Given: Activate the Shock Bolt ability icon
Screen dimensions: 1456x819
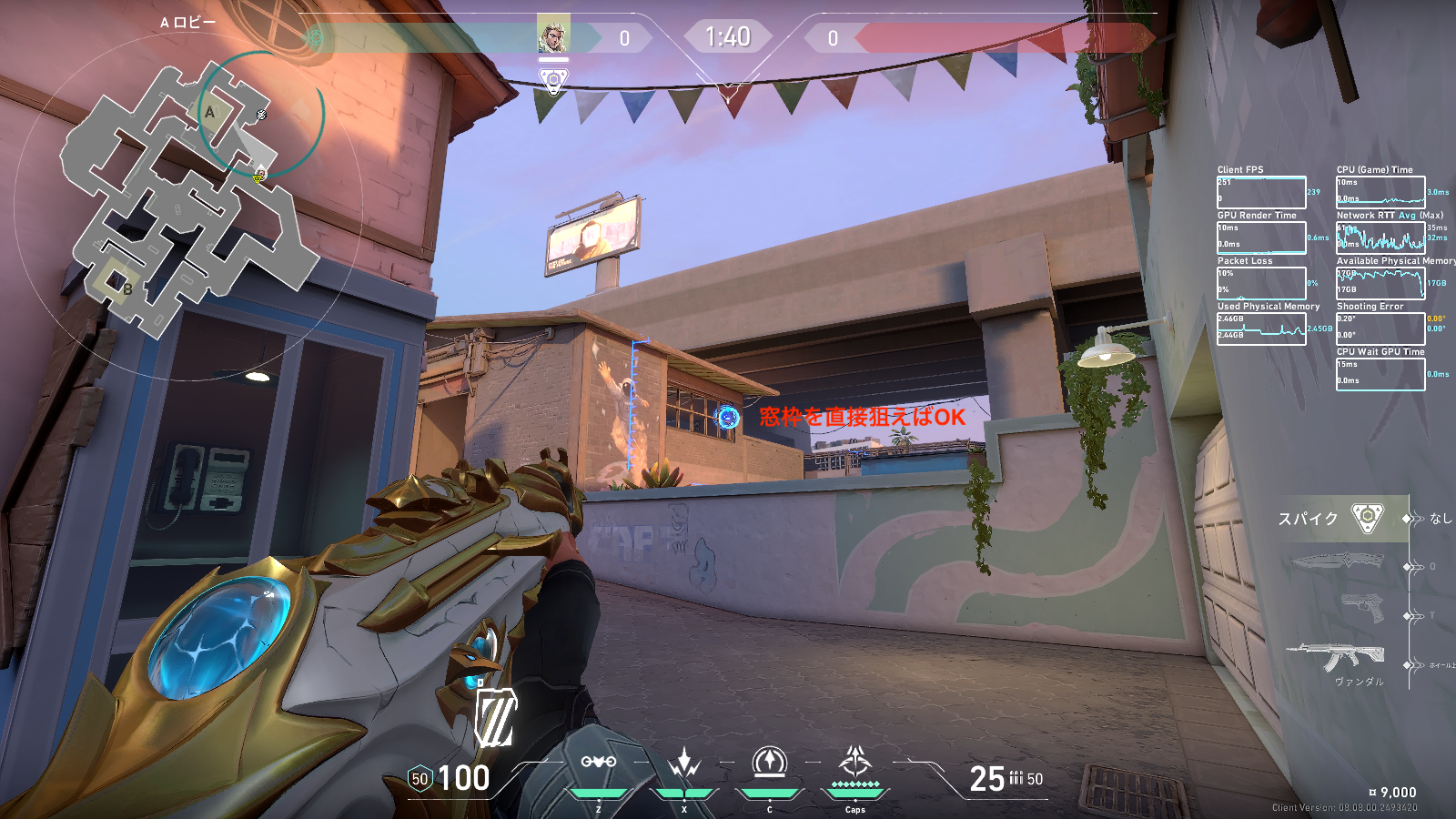Looking at the screenshot, I should click(683, 763).
